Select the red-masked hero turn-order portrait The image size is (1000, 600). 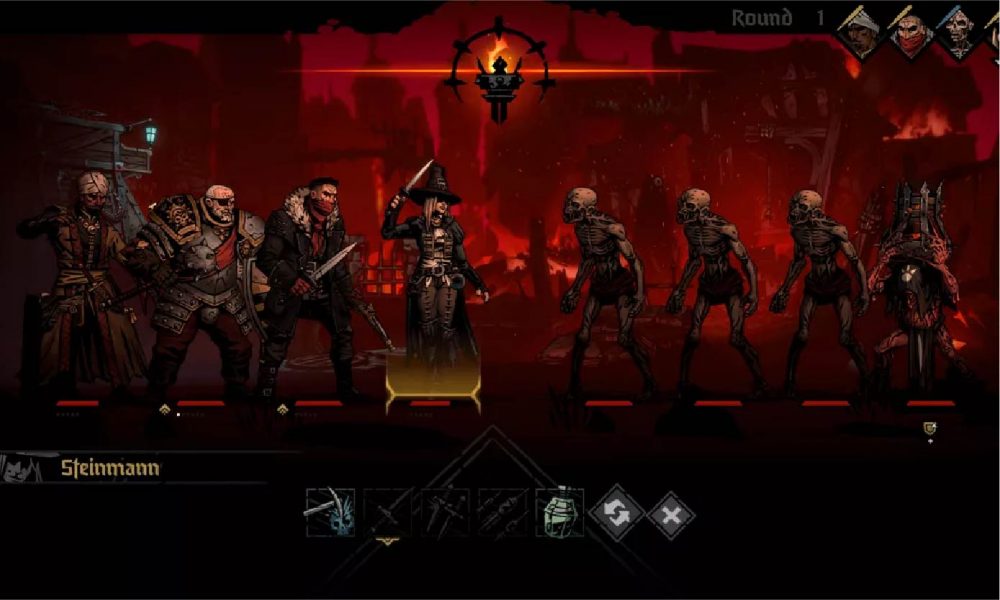pyautogui.click(x=911, y=35)
